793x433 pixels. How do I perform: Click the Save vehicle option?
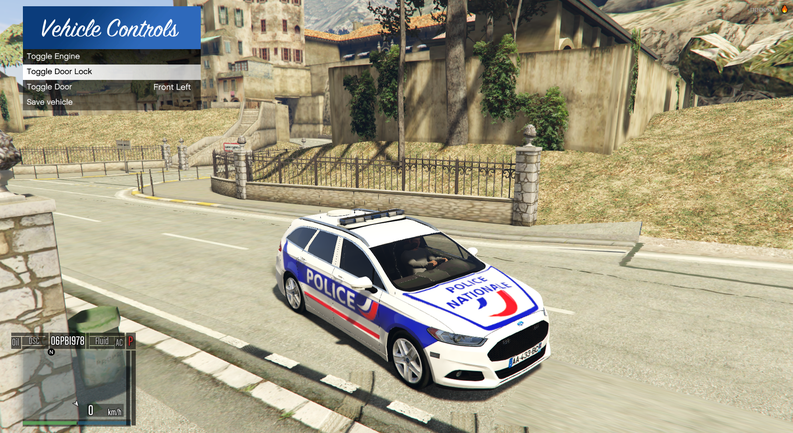click(x=49, y=102)
